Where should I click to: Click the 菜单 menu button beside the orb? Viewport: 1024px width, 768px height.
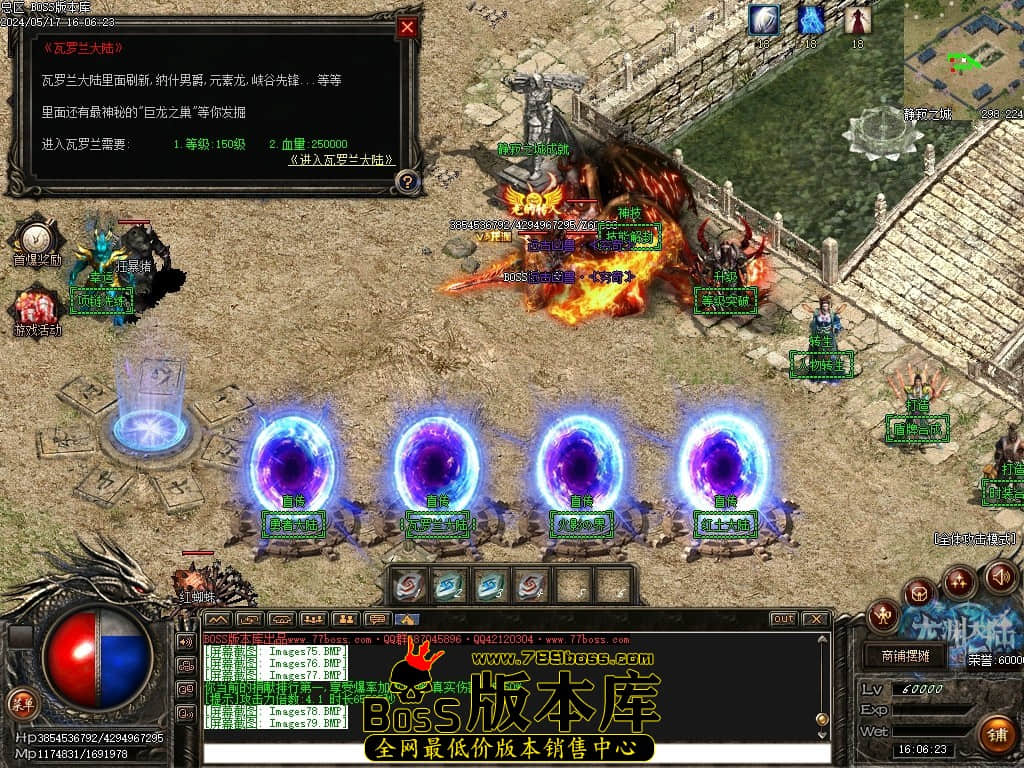pos(21,702)
